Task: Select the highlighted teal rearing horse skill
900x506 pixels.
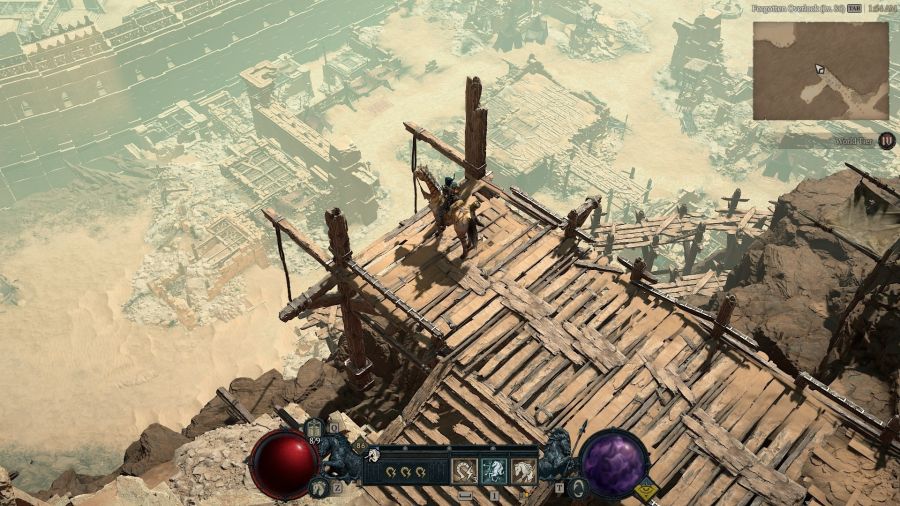Action: pyautogui.click(x=493, y=471)
